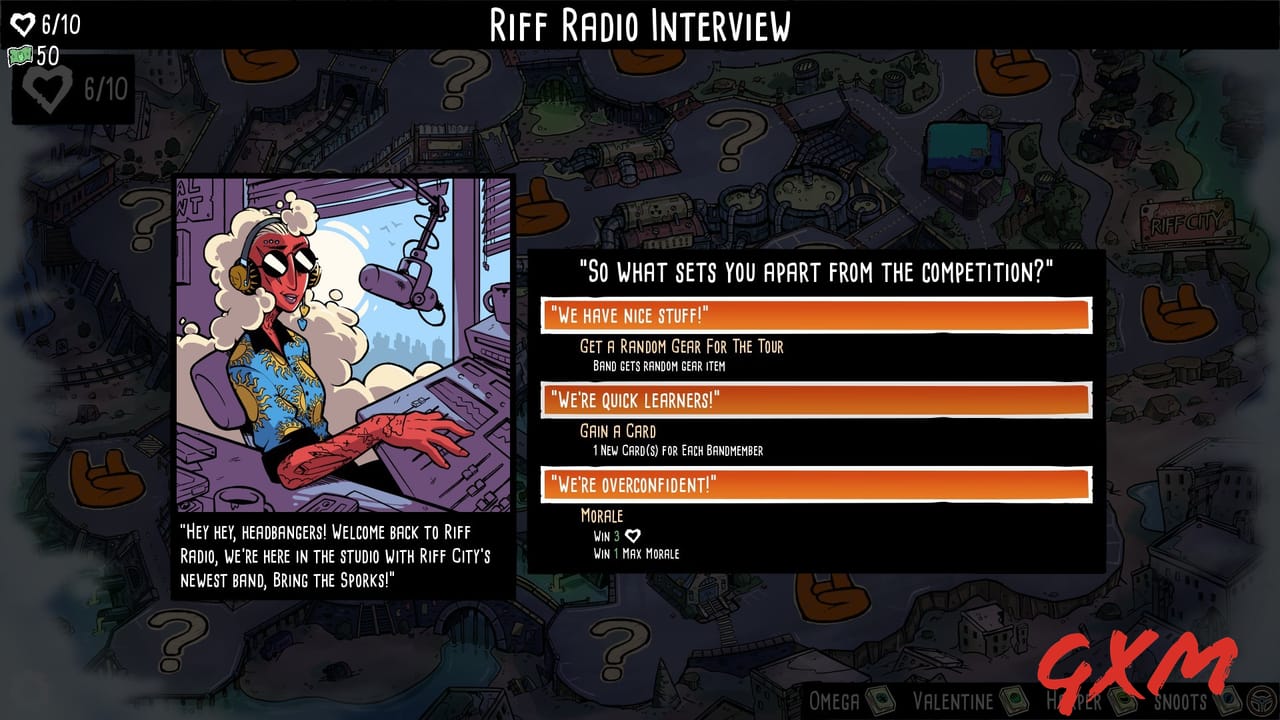The width and height of the screenshot is (1280, 720).
Task: Click the Riff Radio Interview title
Action: point(640,24)
